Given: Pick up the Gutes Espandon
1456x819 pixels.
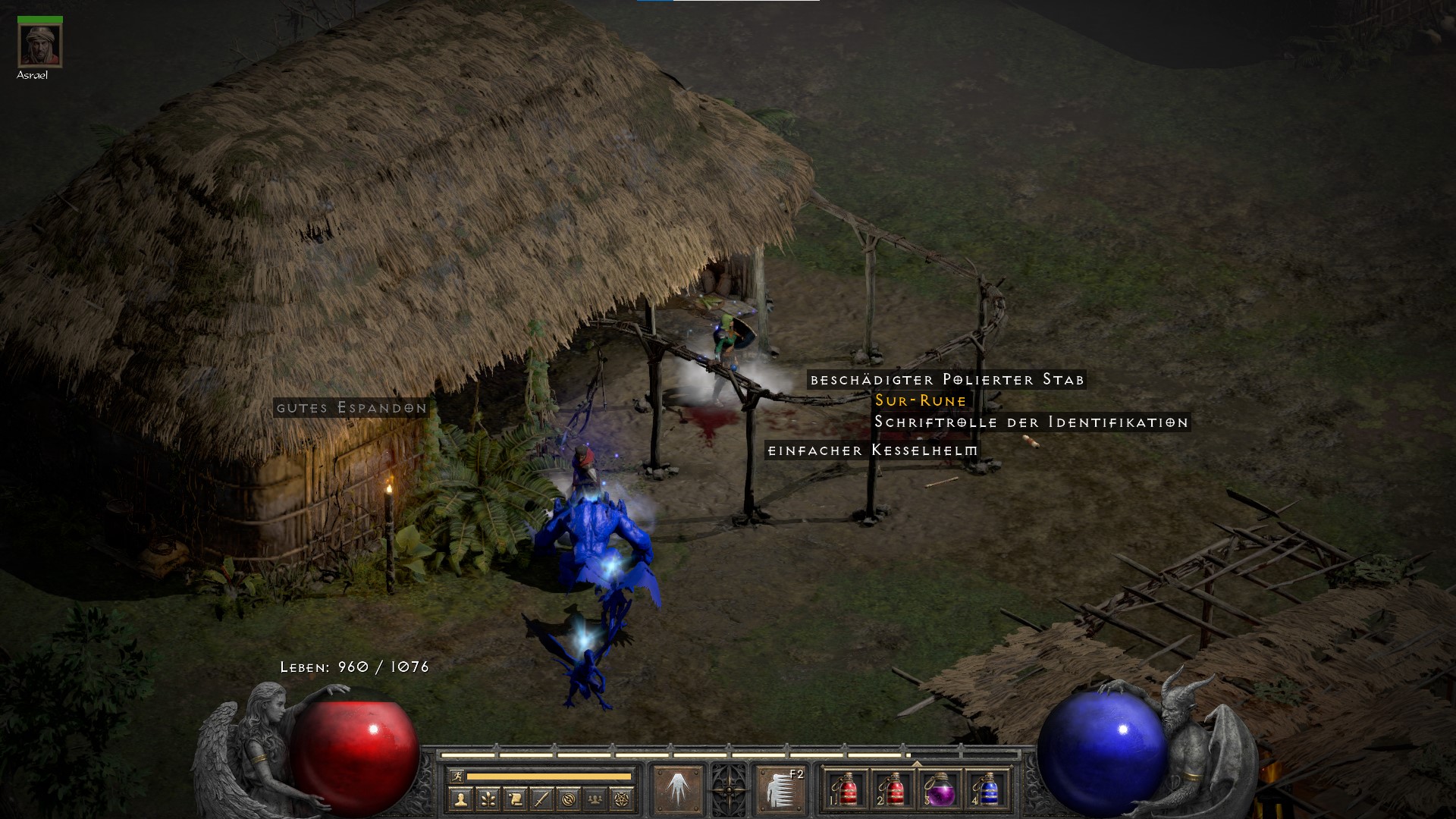Looking at the screenshot, I should click(x=351, y=409).
